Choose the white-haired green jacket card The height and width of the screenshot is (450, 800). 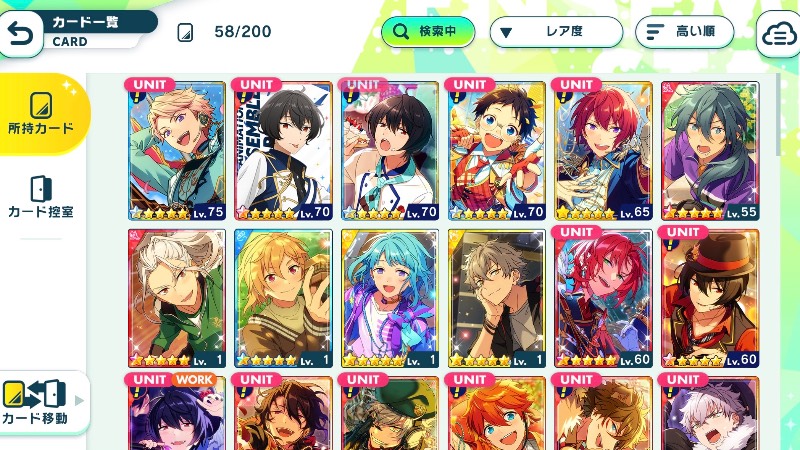tap(178, 297)
